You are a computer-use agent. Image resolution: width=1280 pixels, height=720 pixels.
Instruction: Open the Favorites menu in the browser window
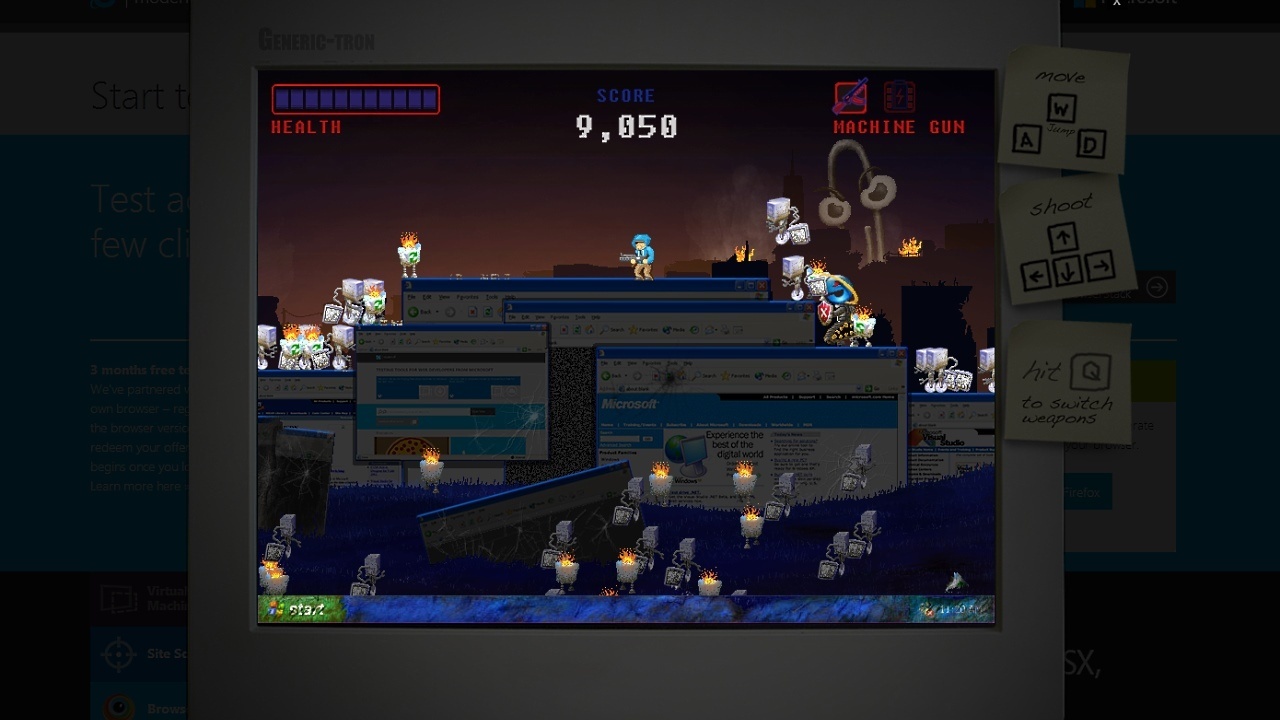click(x=651, y=363)
